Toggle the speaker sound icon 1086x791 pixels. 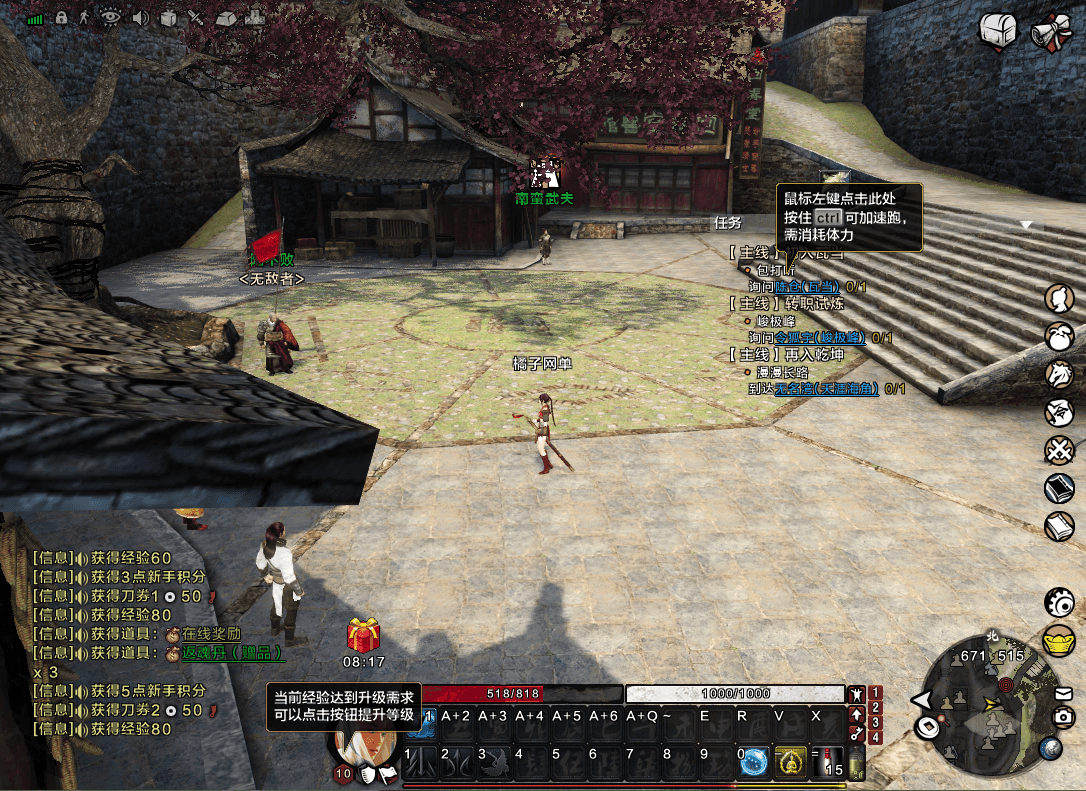point(140,18)
